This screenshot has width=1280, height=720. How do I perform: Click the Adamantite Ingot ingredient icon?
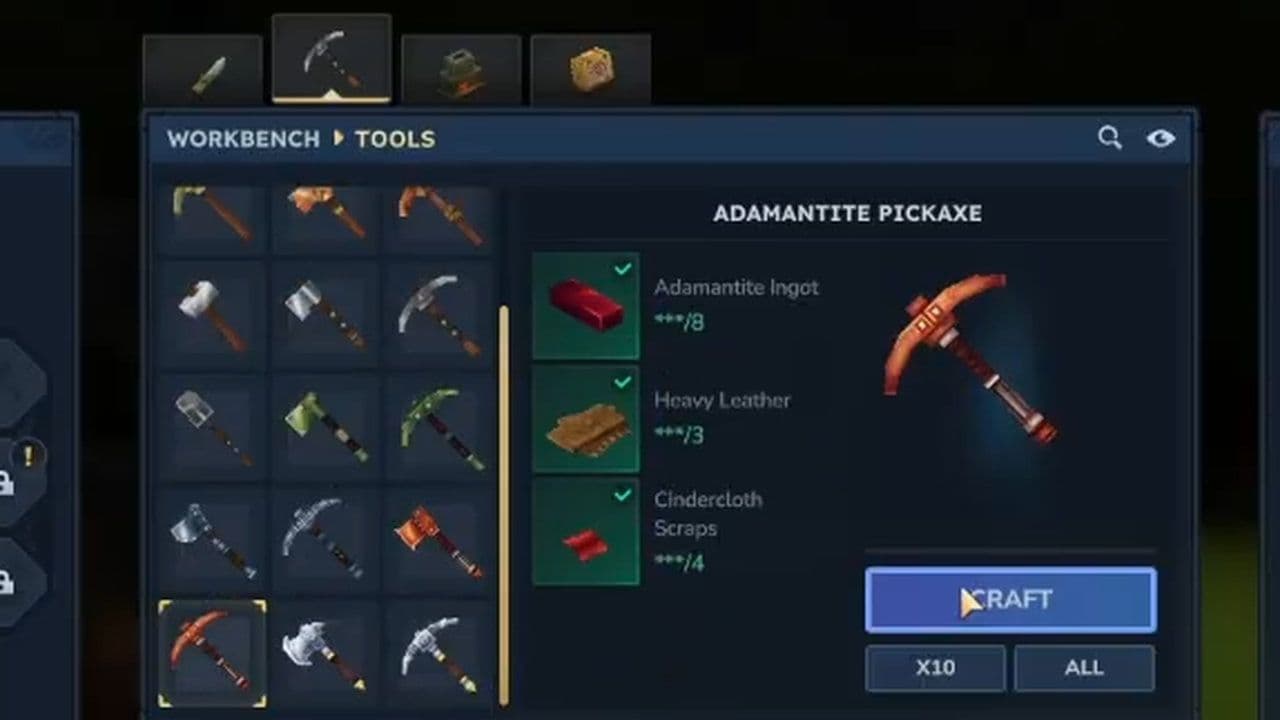[x=586, y=306]
